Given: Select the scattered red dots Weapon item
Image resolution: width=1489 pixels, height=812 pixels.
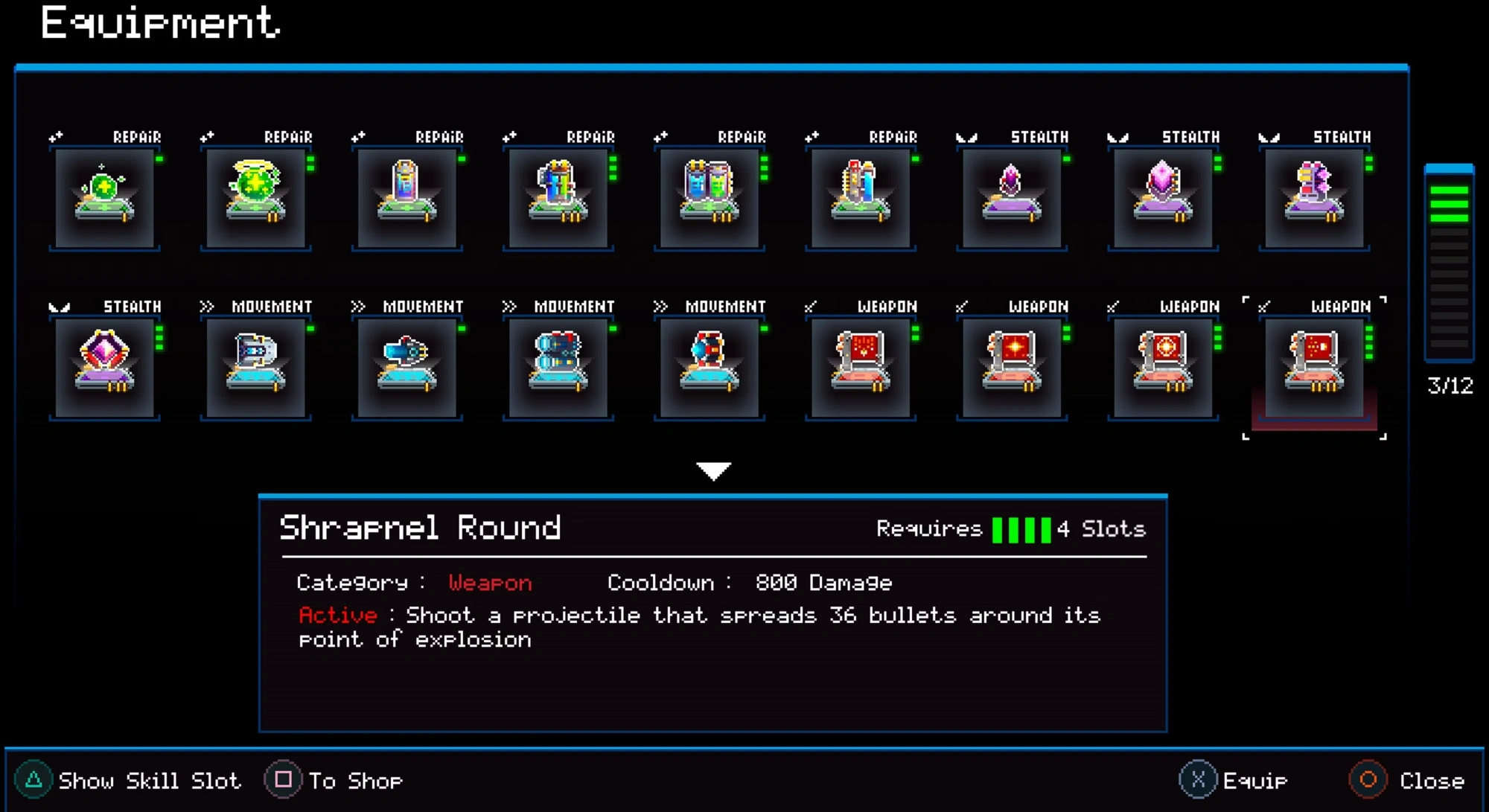Looking at the screenshot, I should (x=860, y=368).
